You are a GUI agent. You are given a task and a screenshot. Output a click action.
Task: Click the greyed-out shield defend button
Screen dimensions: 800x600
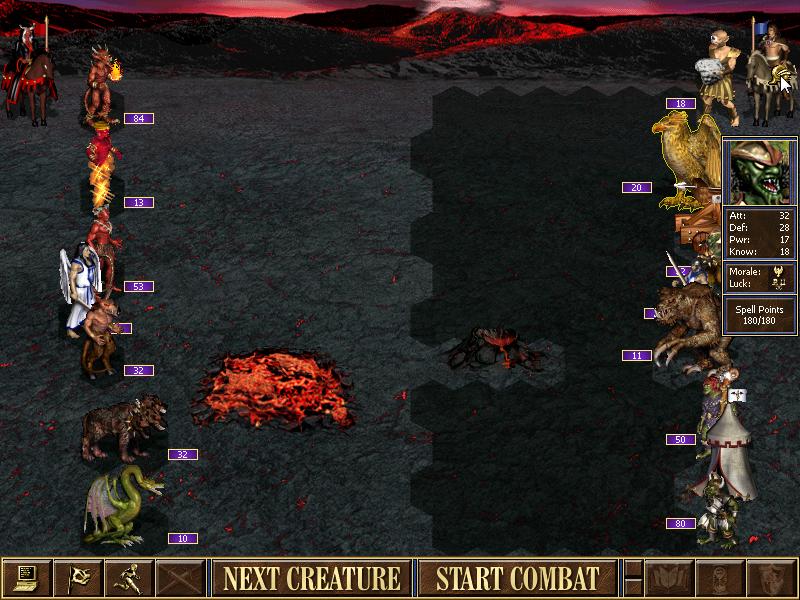pos(773,578)
